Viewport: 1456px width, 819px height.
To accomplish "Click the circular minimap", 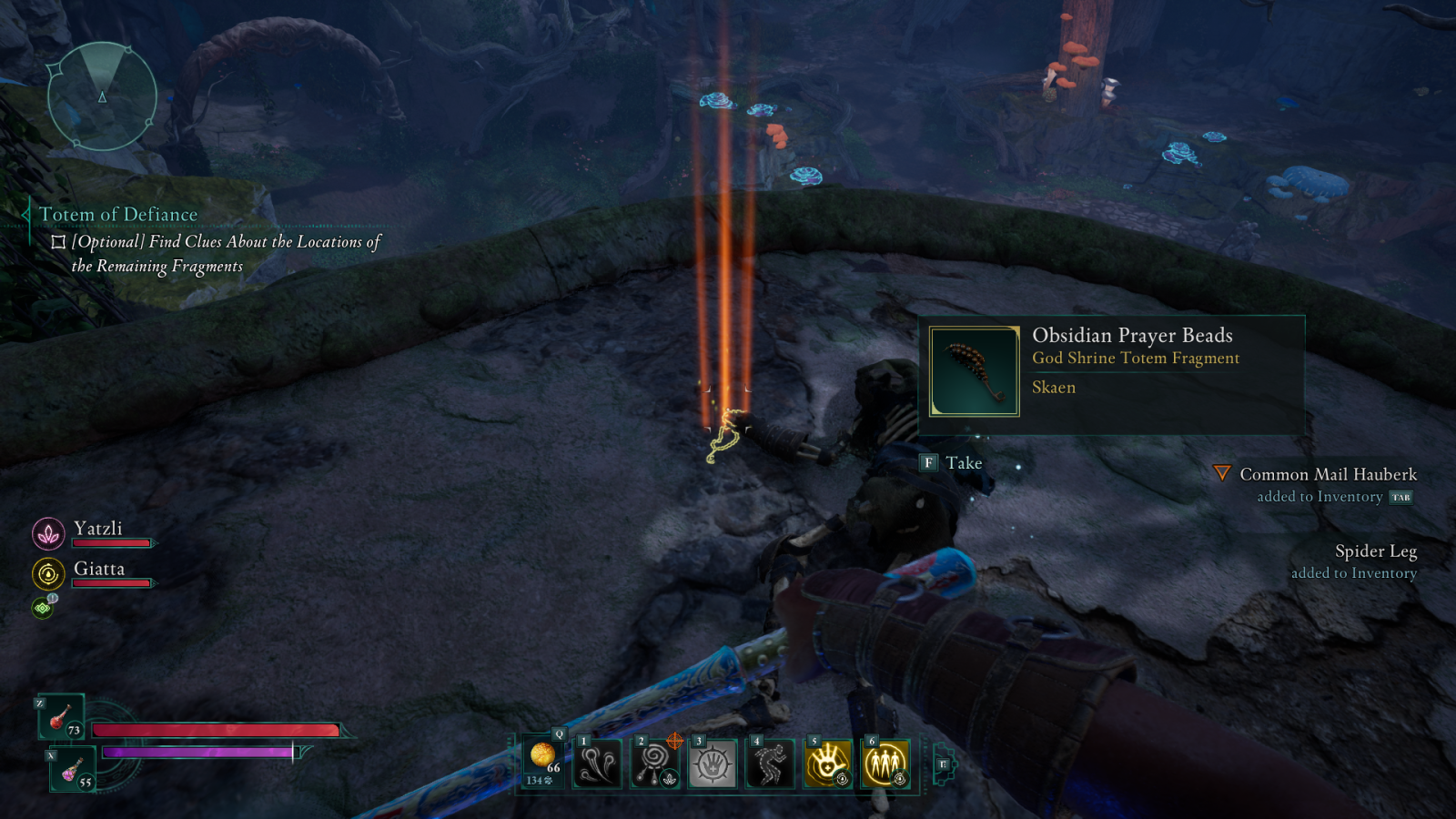I will click(102, 96).
